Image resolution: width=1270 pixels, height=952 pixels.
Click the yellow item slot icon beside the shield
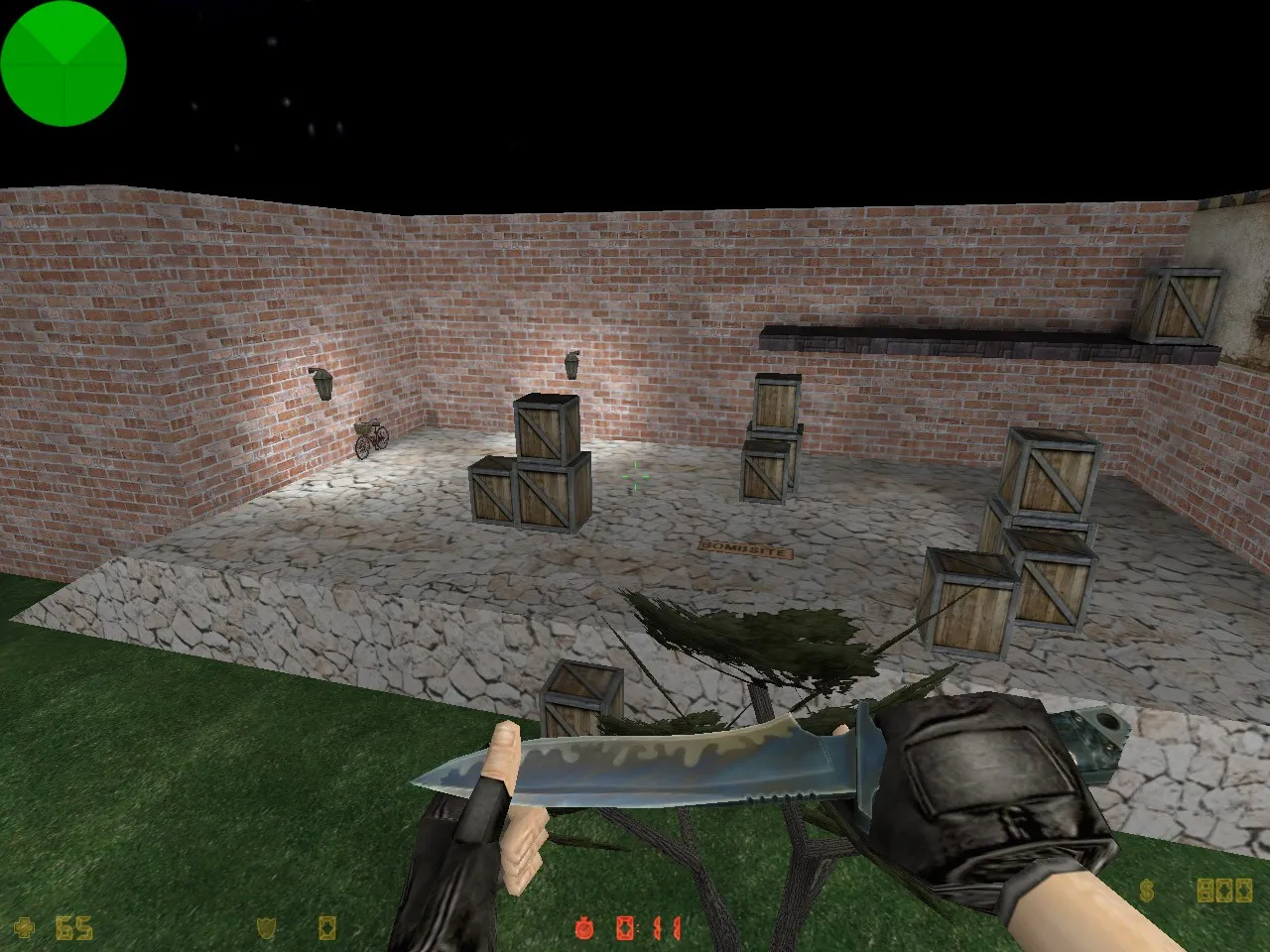(329, 927)
